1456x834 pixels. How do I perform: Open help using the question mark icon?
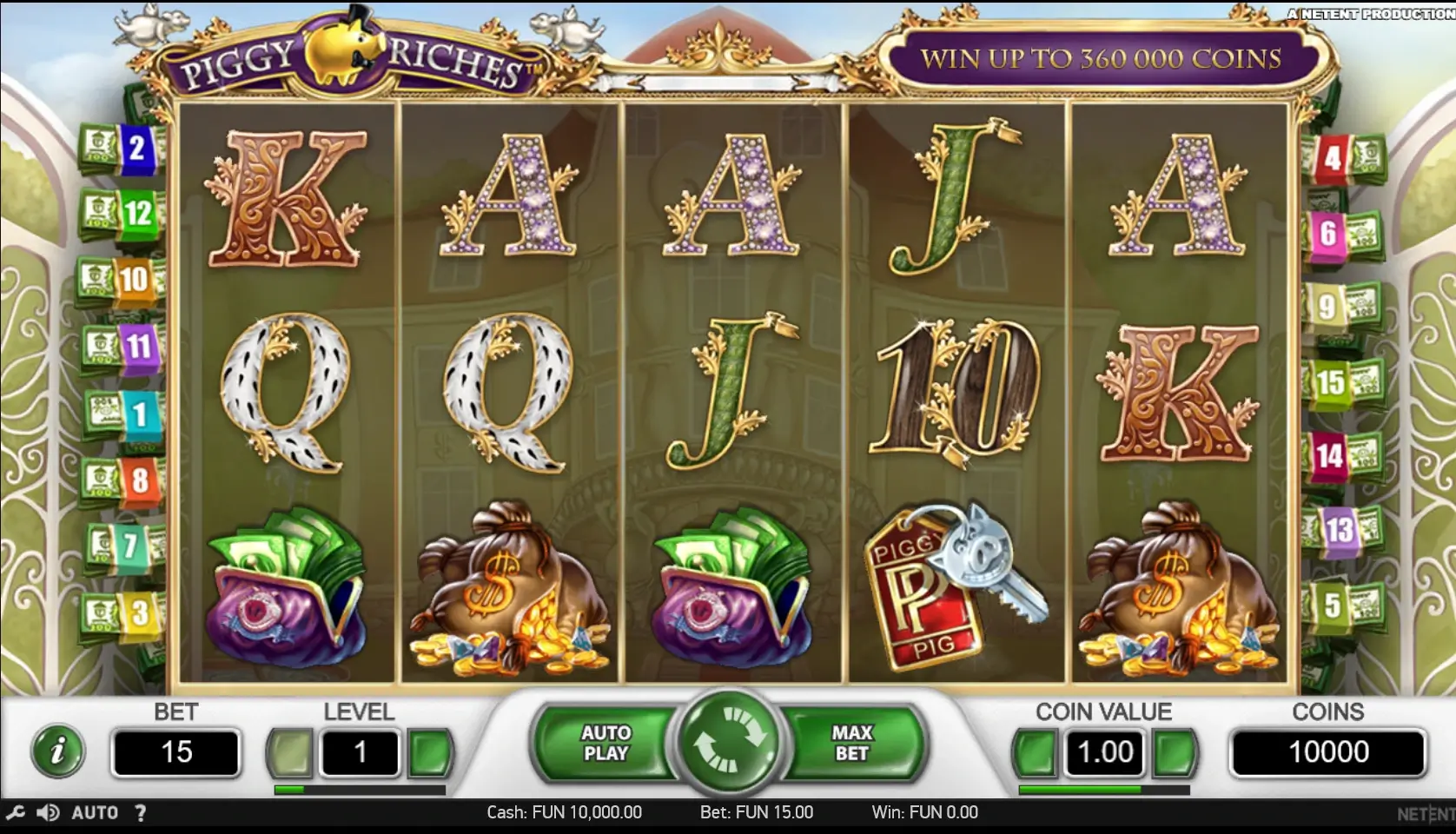pos(142,812)
